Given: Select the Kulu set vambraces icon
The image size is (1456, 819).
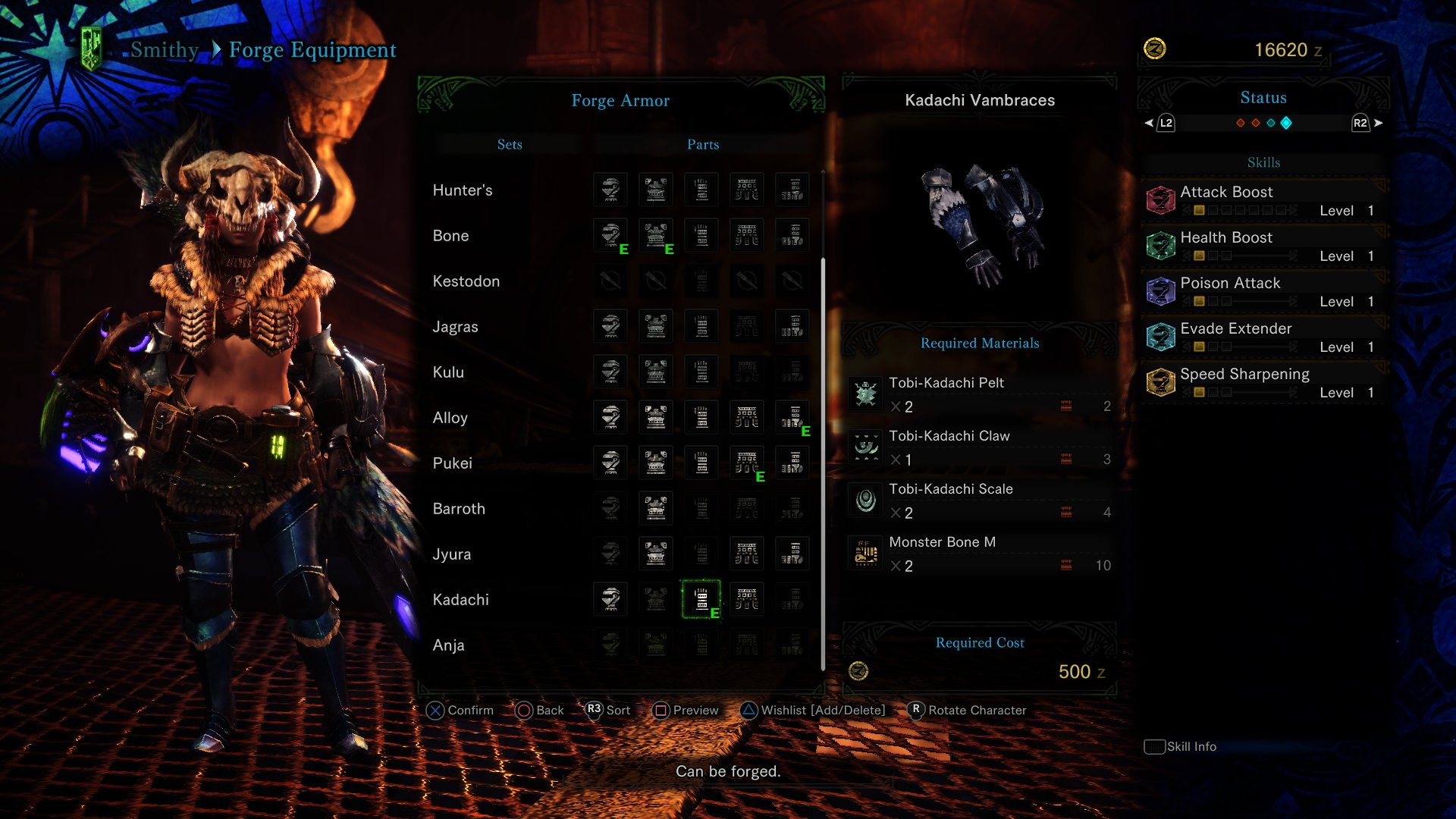Looking at the screenshot, I should (x=701, y=372).
